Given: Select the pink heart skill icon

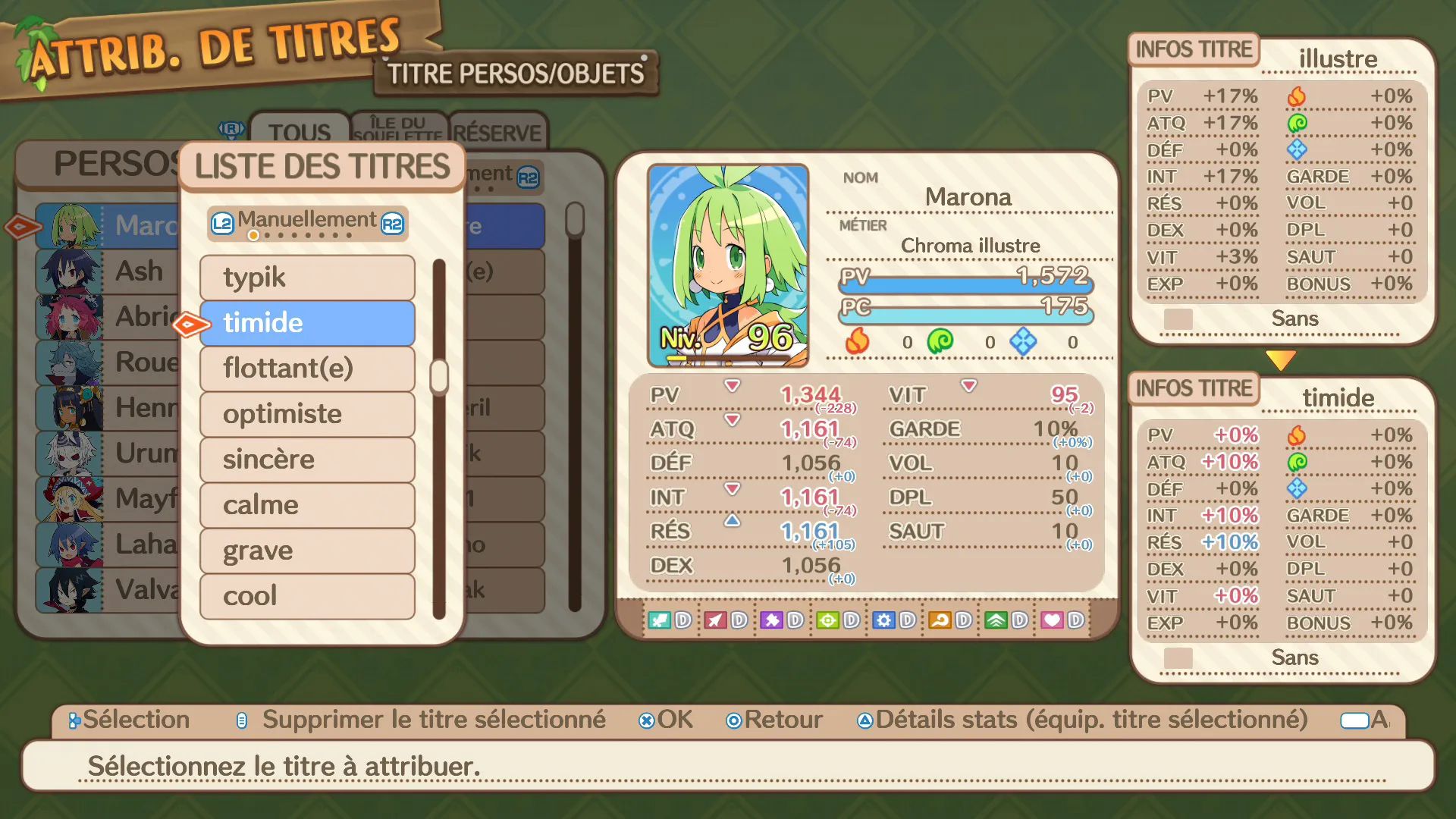Looking at the screenshot, I should [1052, 620].
